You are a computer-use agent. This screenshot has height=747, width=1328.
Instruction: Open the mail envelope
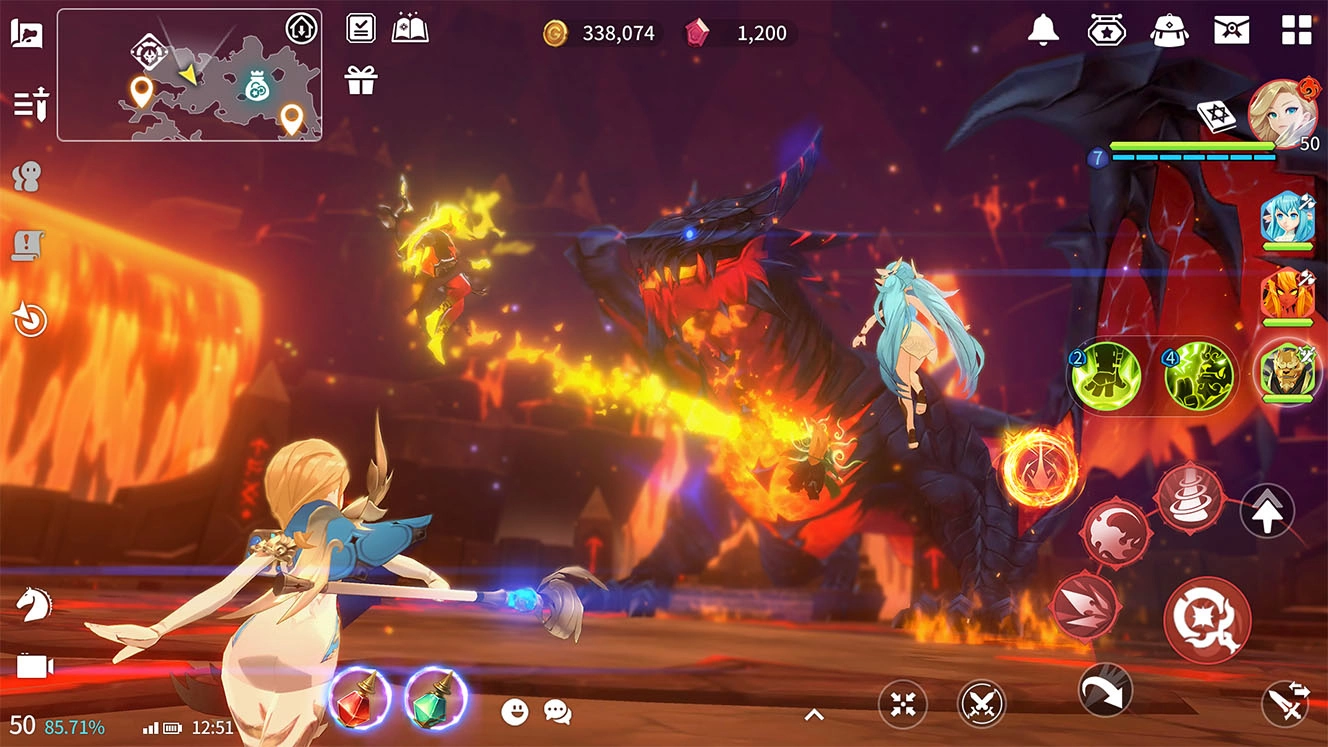tap(1231, 30)
